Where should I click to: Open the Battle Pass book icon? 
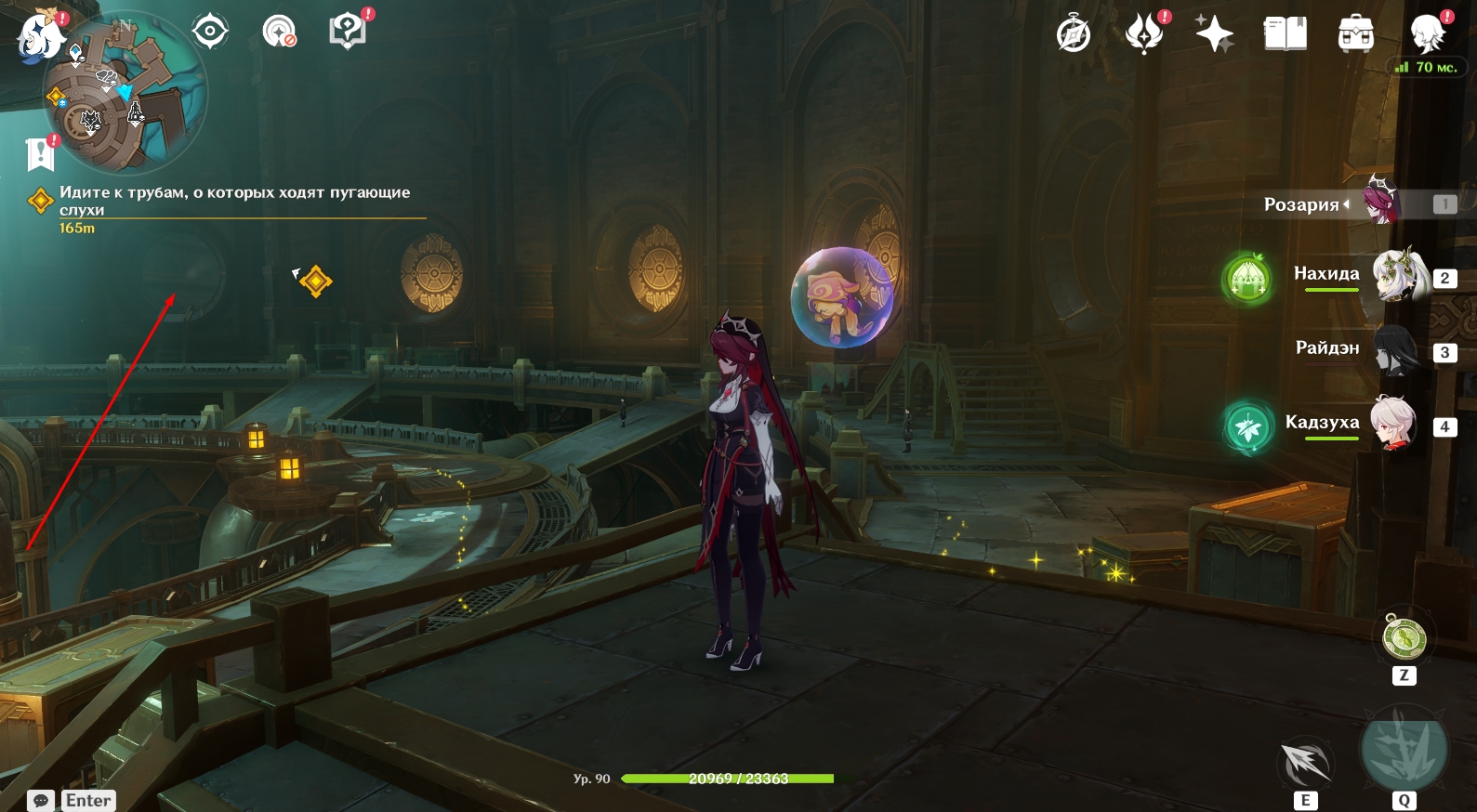pos(1285,35)
